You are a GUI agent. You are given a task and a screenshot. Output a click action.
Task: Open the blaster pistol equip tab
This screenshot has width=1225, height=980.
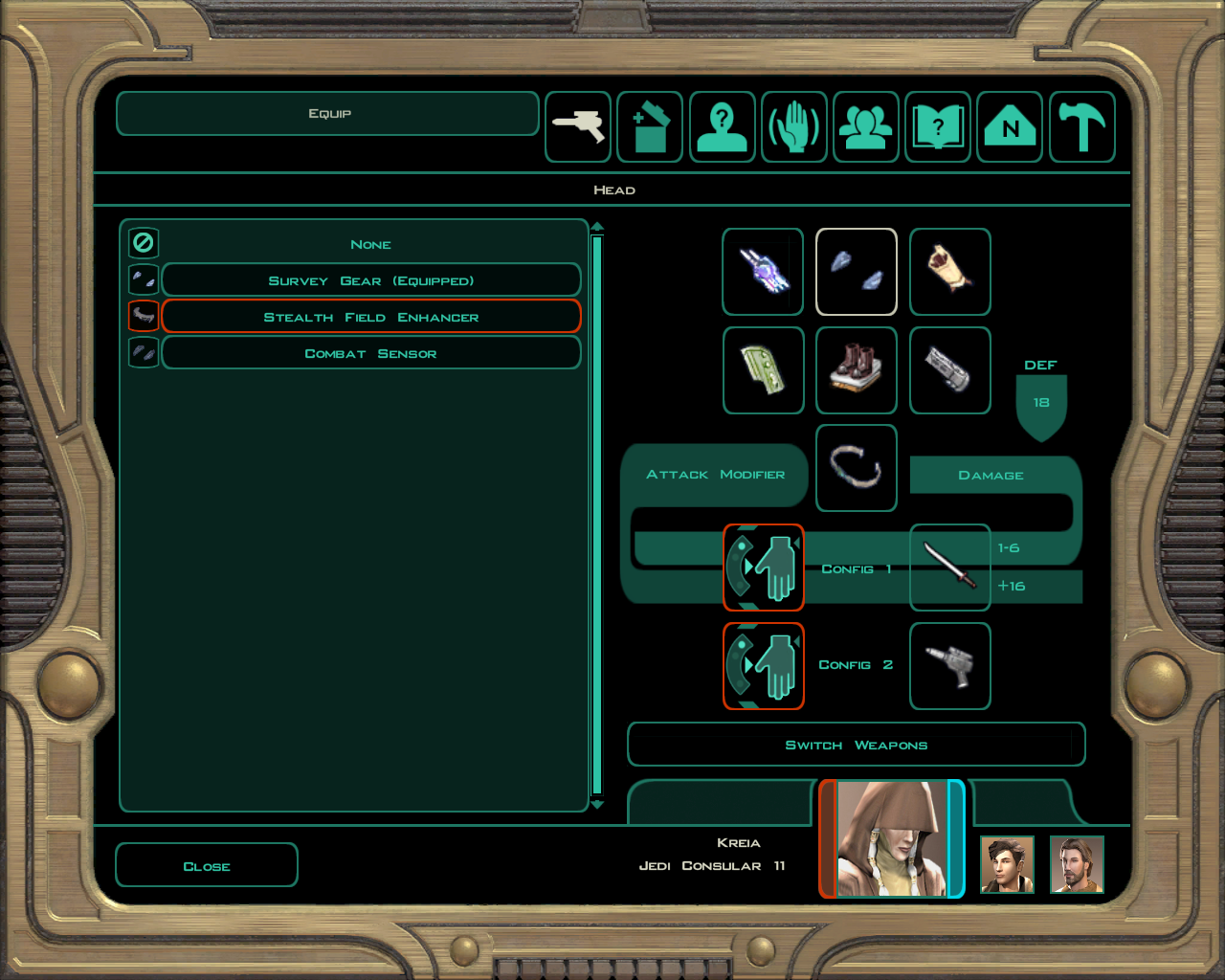pos(578,127)
